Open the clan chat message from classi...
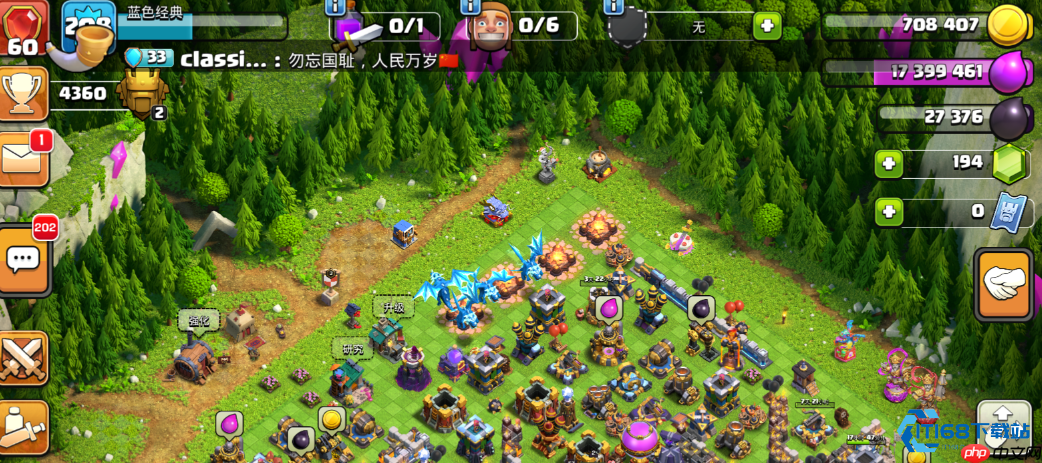1042x463 pixels. click(300, 60)
